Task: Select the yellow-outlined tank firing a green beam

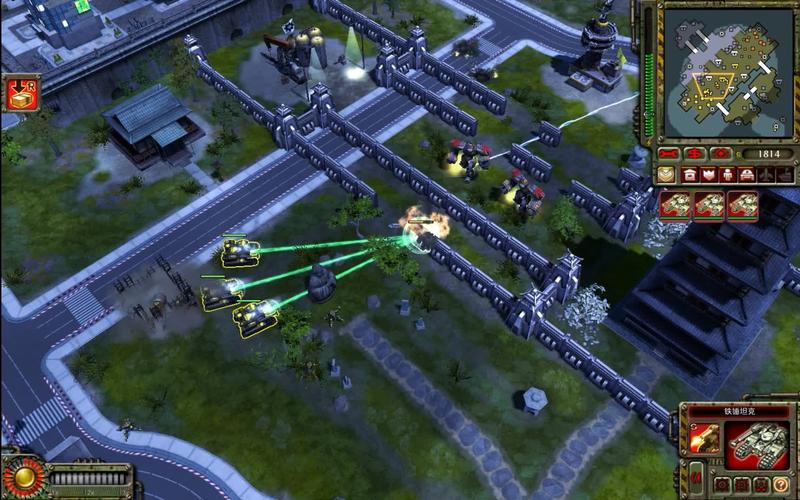Action: pos(240,252)
